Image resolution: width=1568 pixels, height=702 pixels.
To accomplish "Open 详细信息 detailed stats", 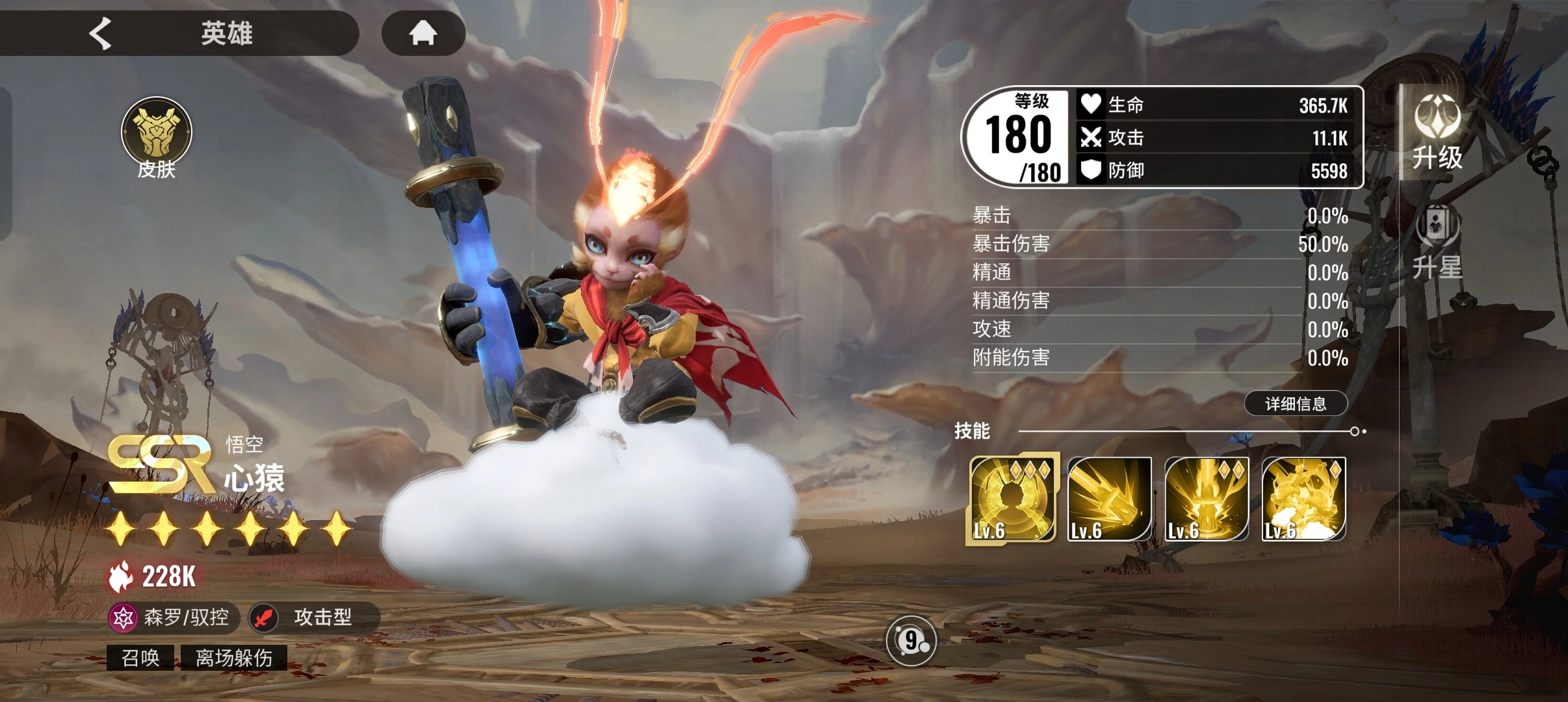I will (x=1296, y=404).
